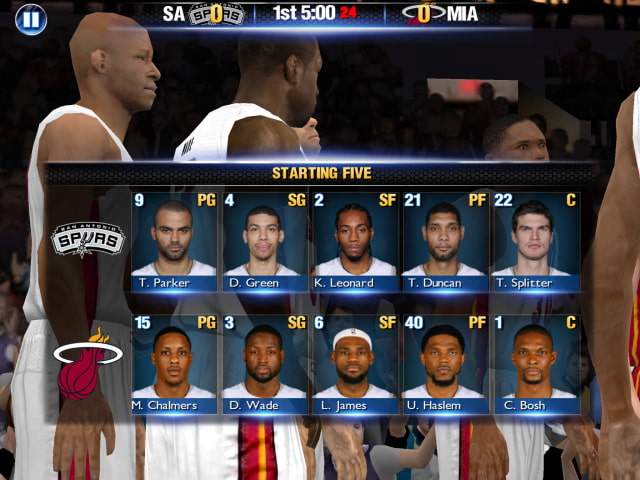Pause the game with the pause button
Screen dimensions: 640x480
click(x=31, y=18)
